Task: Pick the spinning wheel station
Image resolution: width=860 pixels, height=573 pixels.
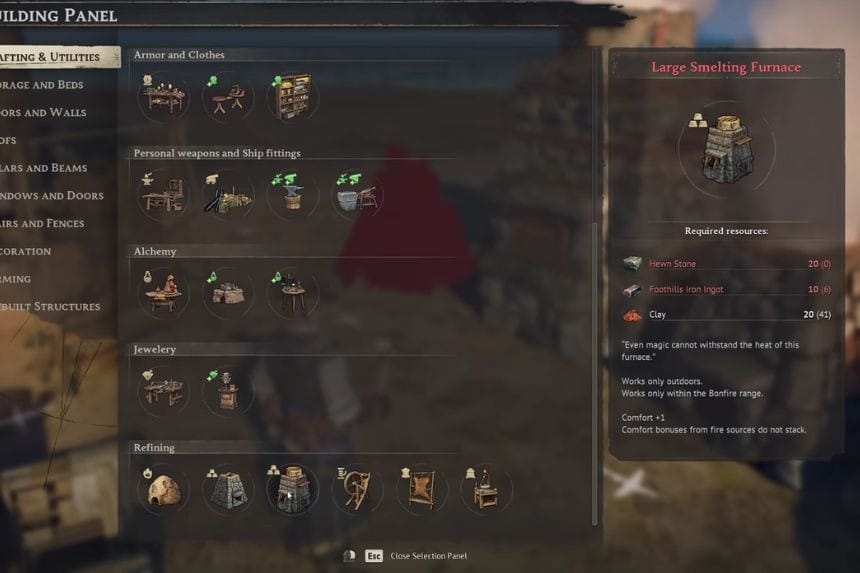Action: pos(357,489)
